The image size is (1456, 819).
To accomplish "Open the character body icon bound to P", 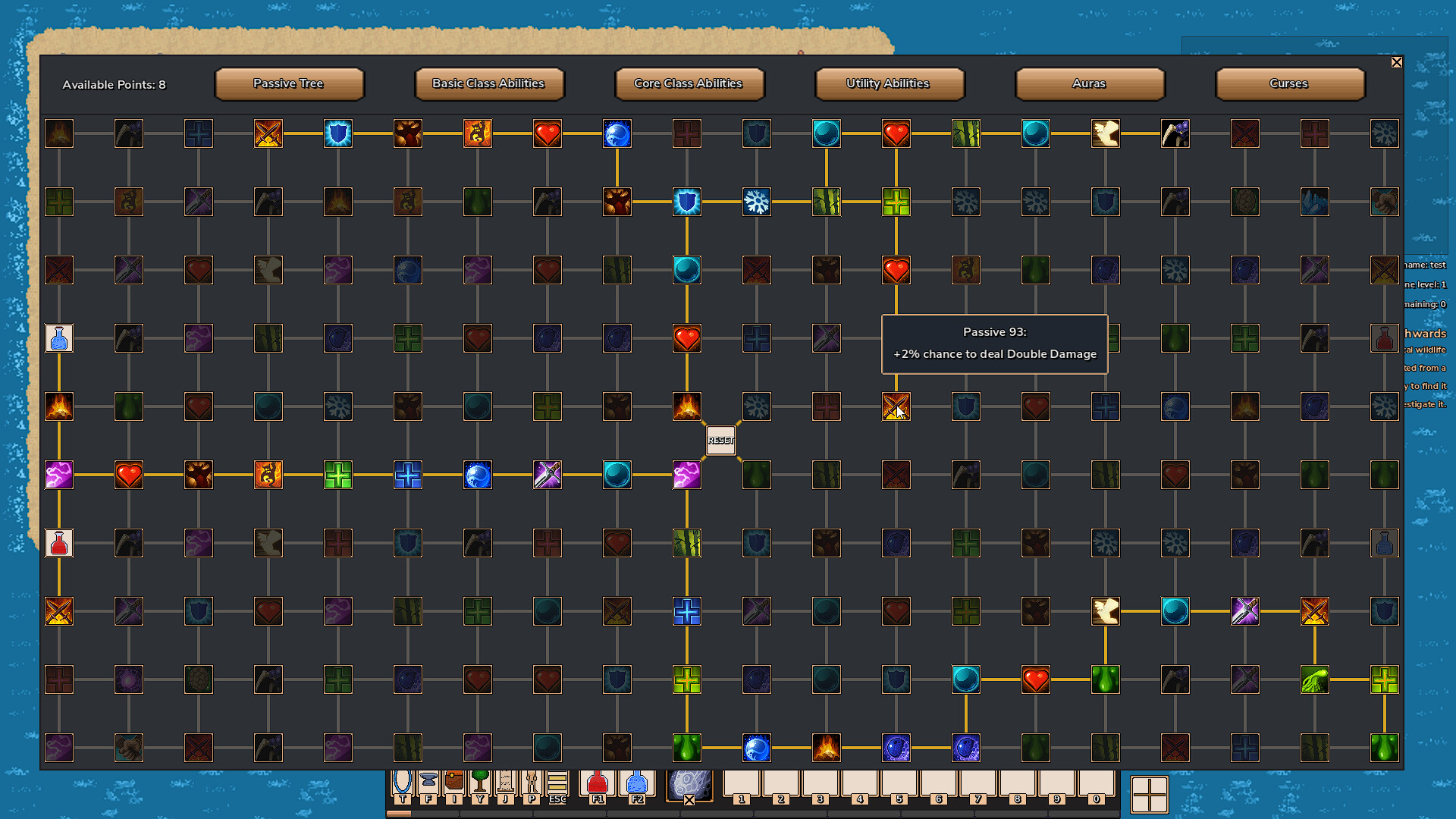I will pos(530,781).
